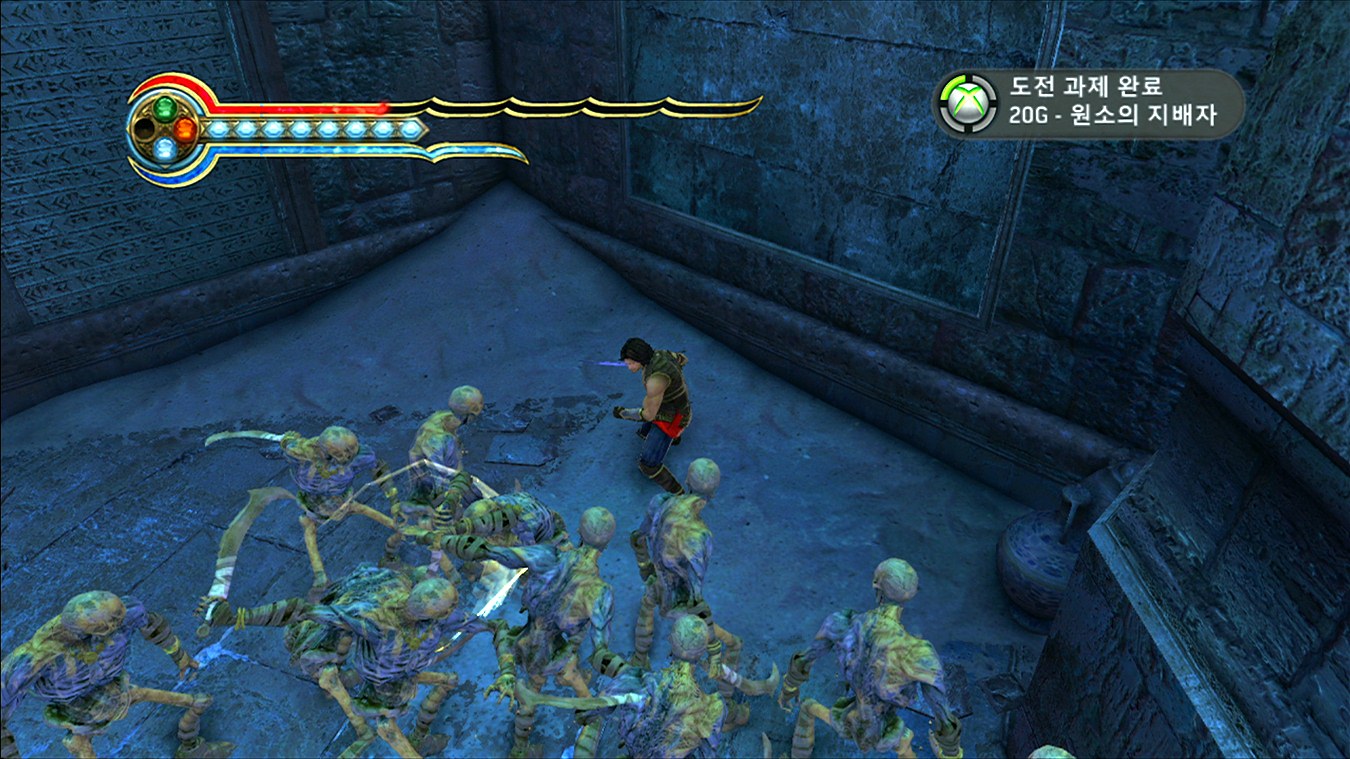Open the Xbox achievement unlocked notification
This screenshot has height=759, width=1350.
click(1089, 103)
